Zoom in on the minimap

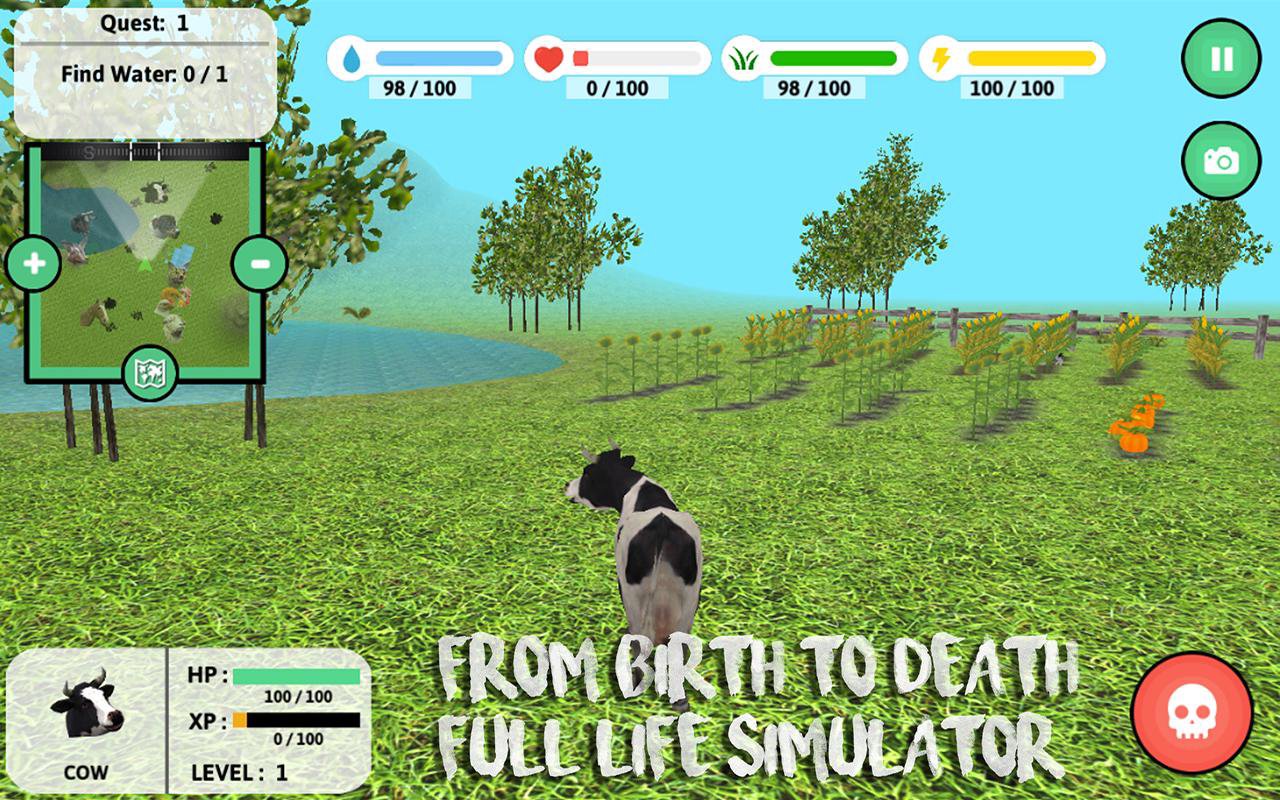tap(34, 265)
